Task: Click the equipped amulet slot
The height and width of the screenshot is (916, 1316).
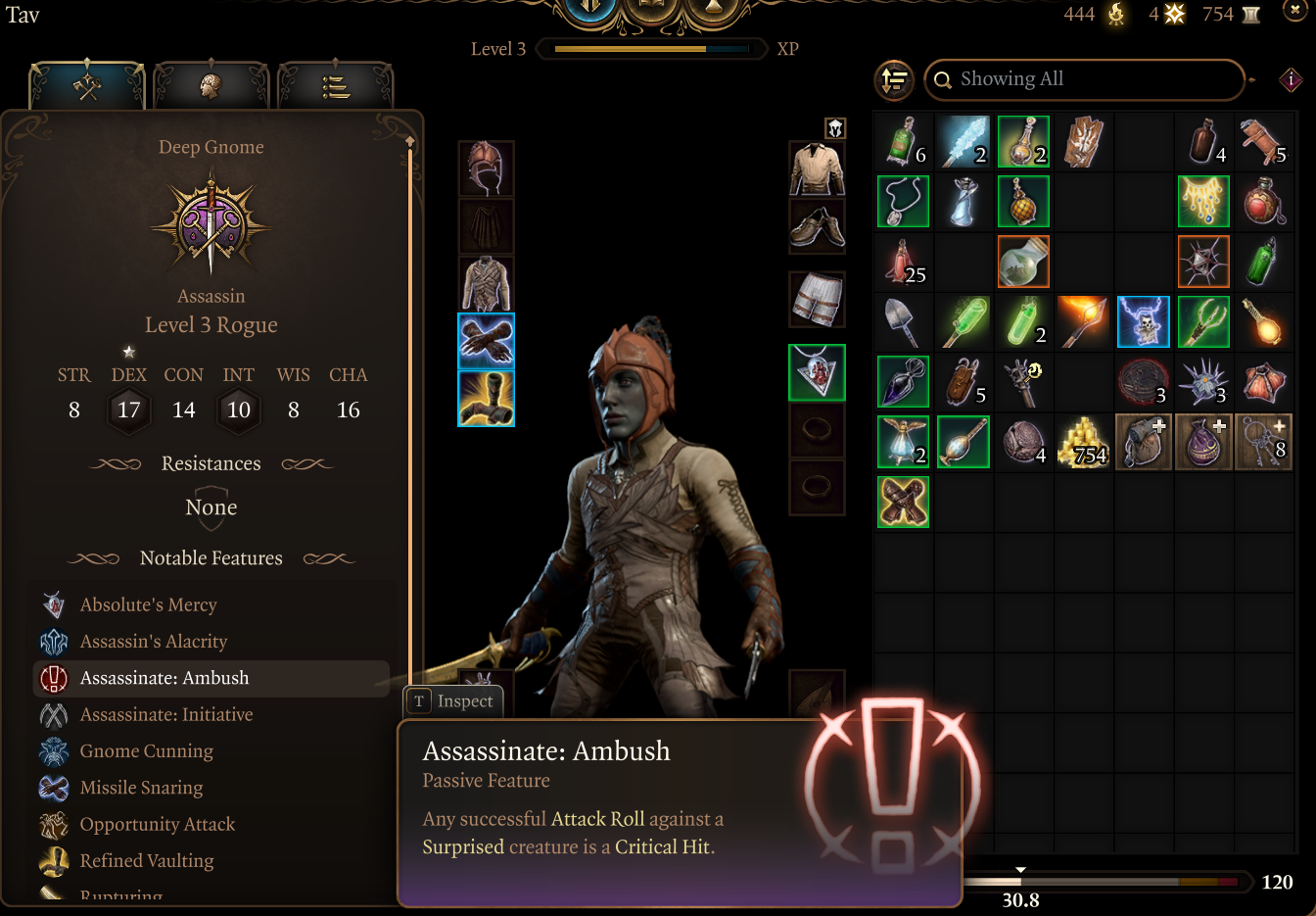Action: [x=817, y=372]
